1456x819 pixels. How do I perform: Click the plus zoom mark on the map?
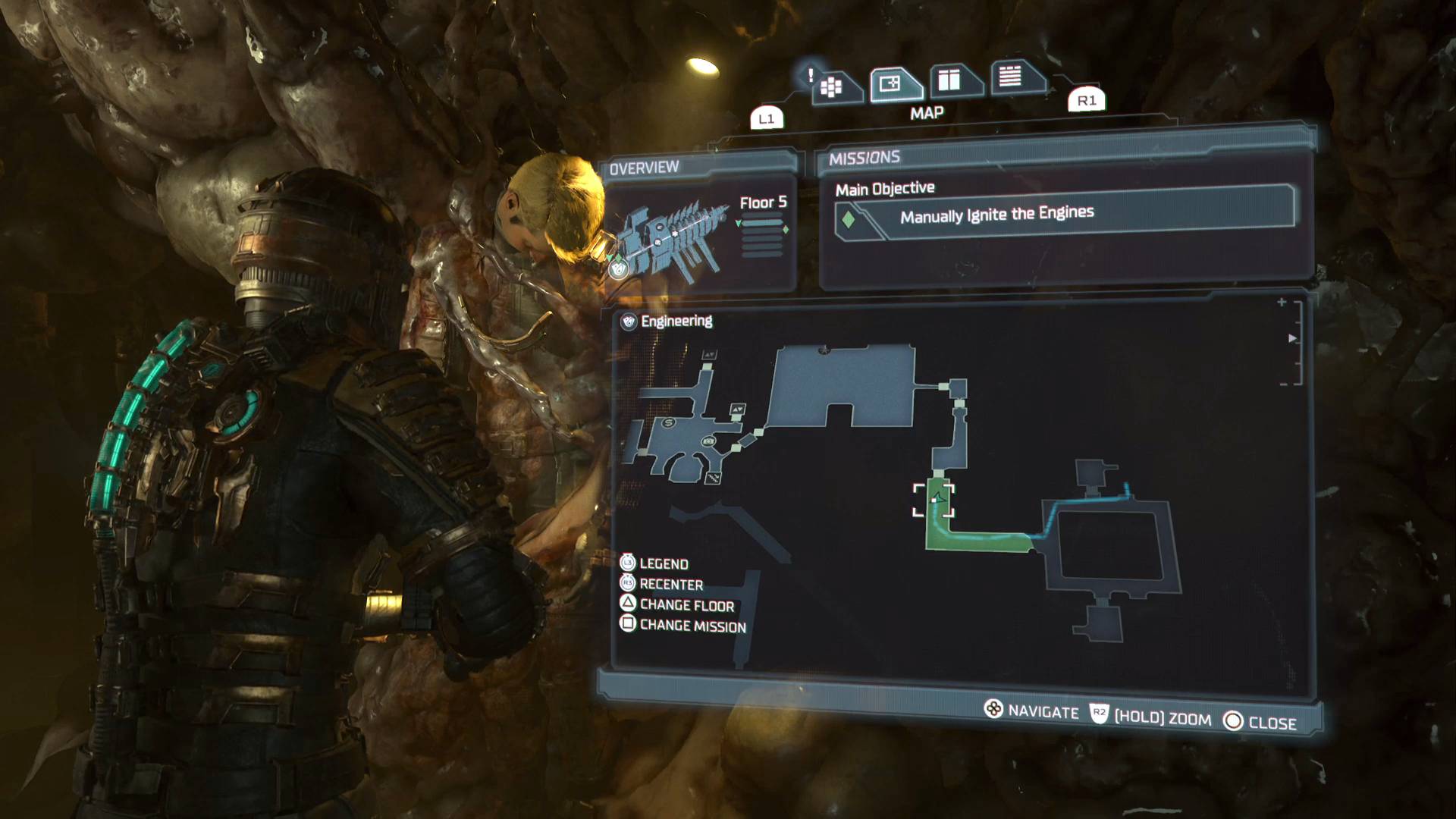click(1282, 302)
